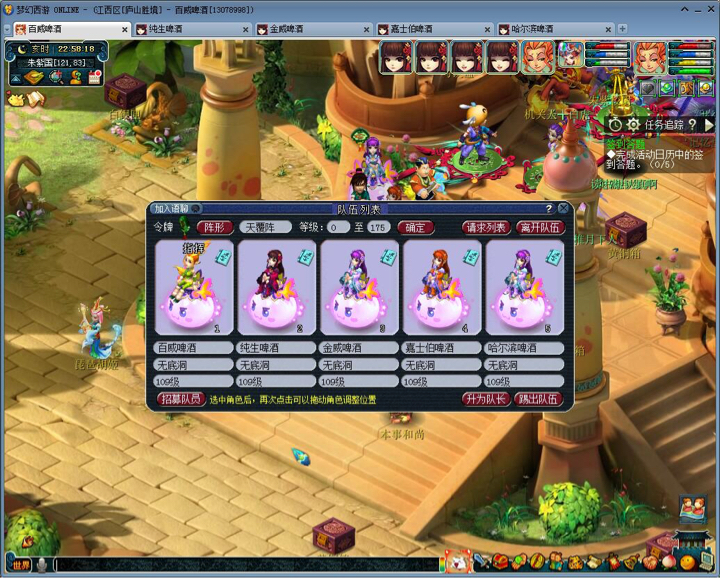The height and width of the screenshot is (578, 720).
Task: Edit the maximum level field showing 175
Action: 378,227
